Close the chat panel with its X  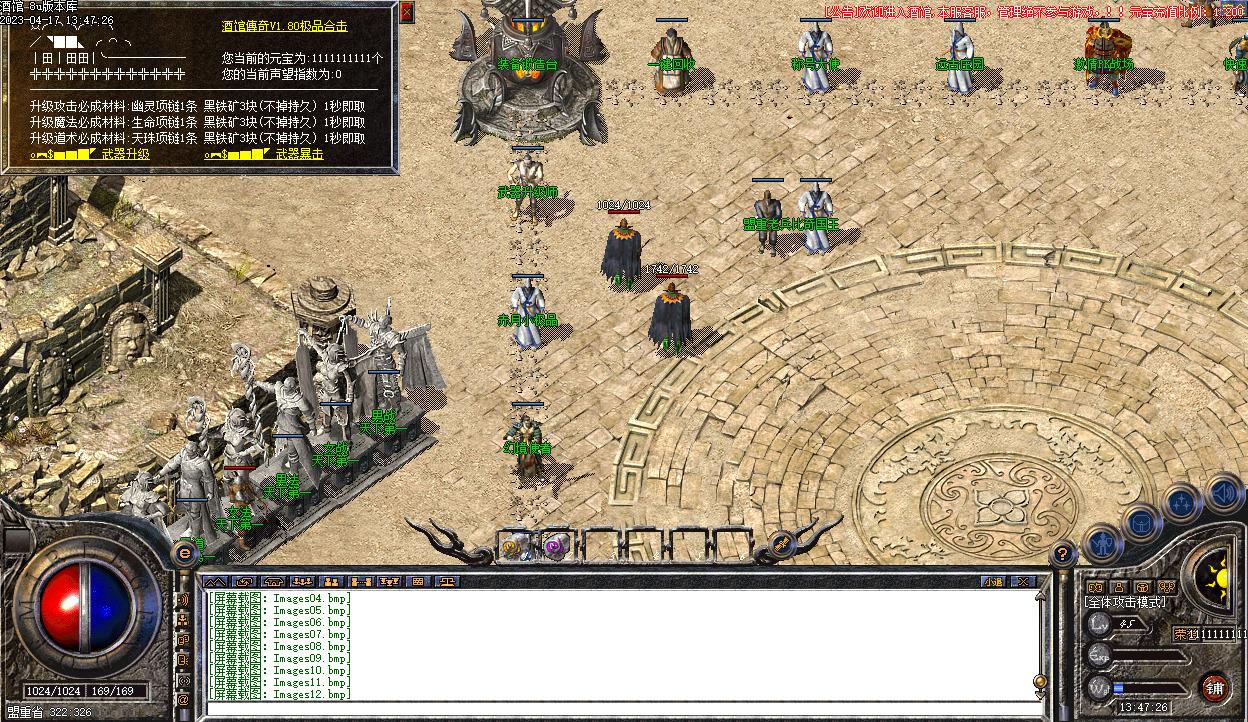[1022, 581]
